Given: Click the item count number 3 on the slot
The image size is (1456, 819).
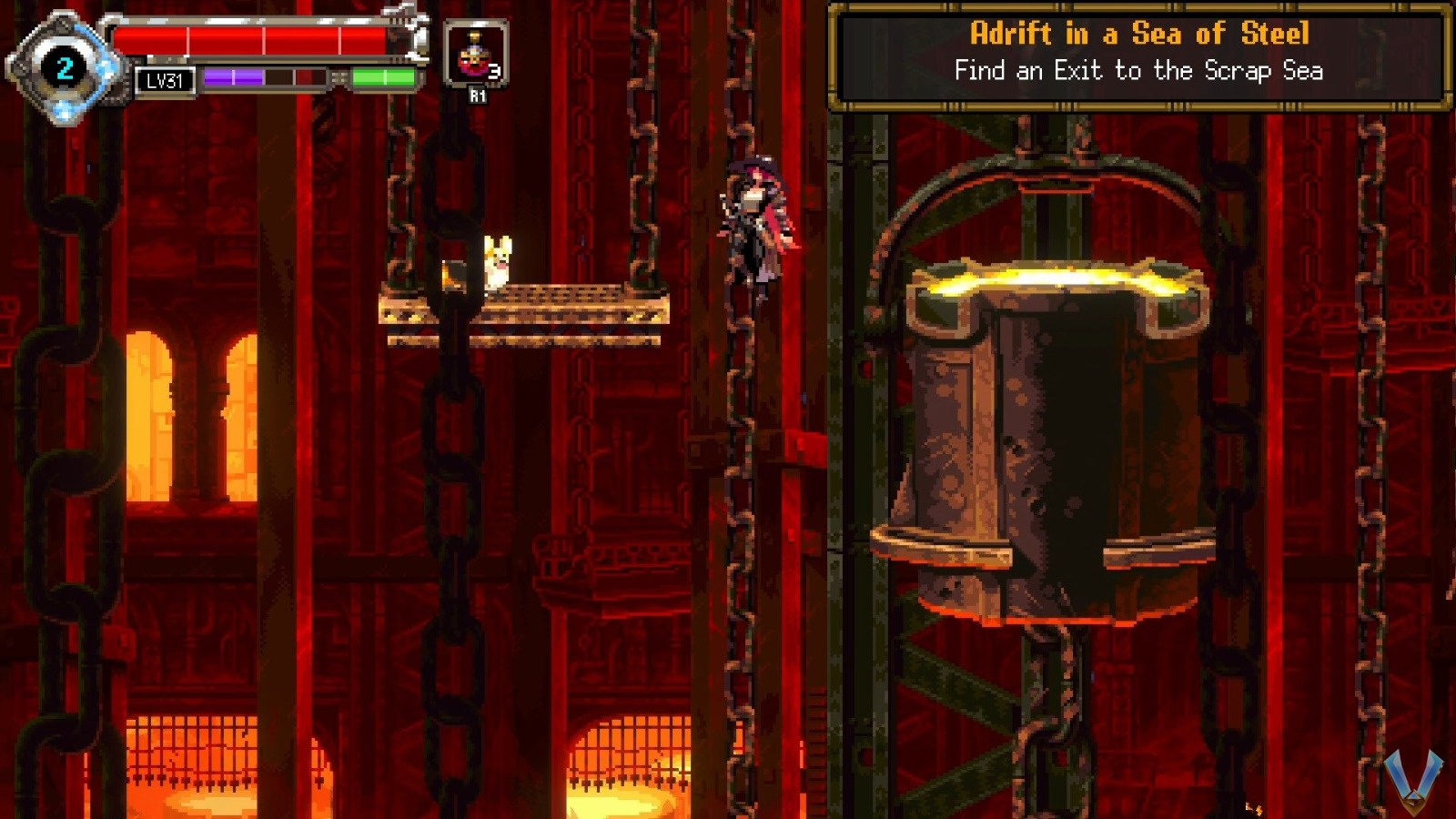Looking at the screenshot, I should tap(495, 71).
